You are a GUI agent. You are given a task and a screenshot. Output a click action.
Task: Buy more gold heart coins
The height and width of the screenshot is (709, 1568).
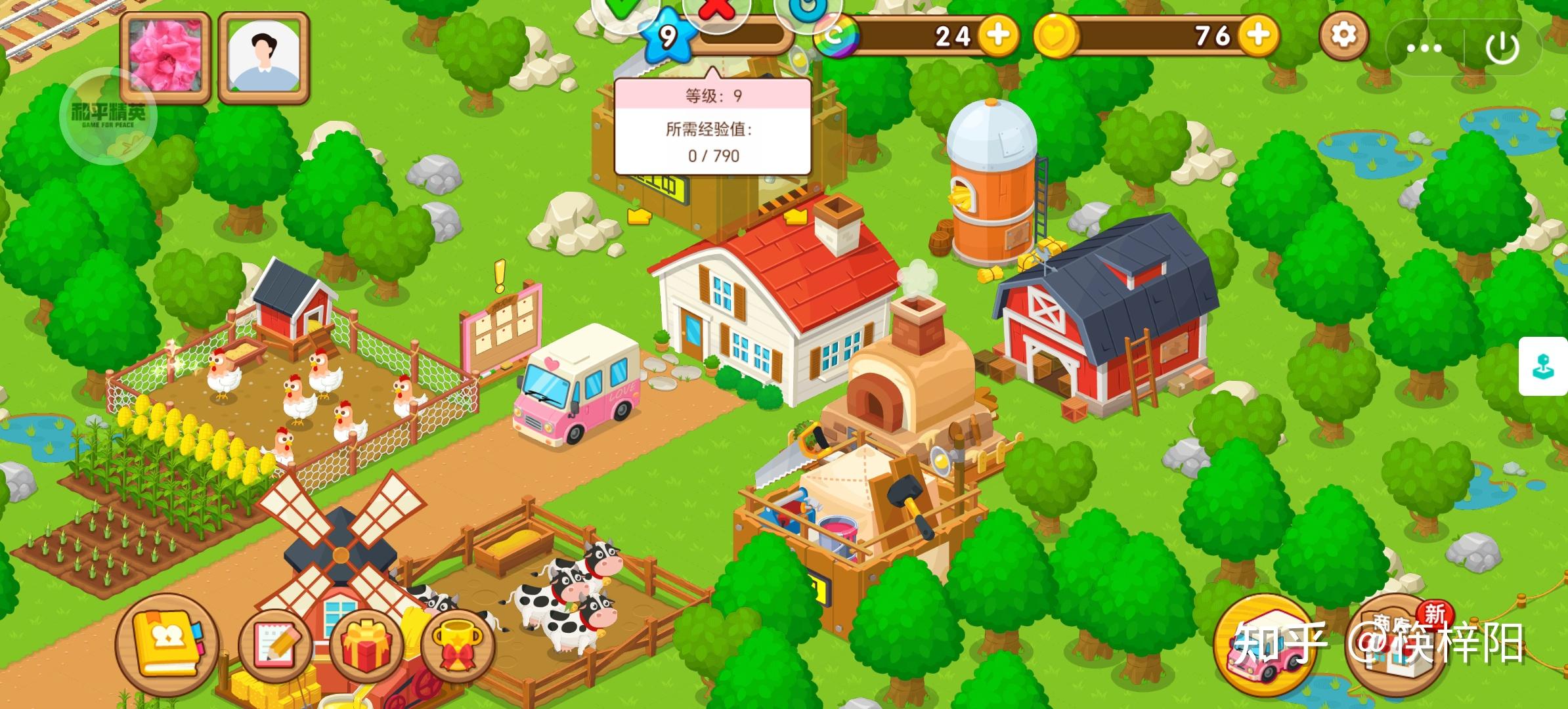1258,35
